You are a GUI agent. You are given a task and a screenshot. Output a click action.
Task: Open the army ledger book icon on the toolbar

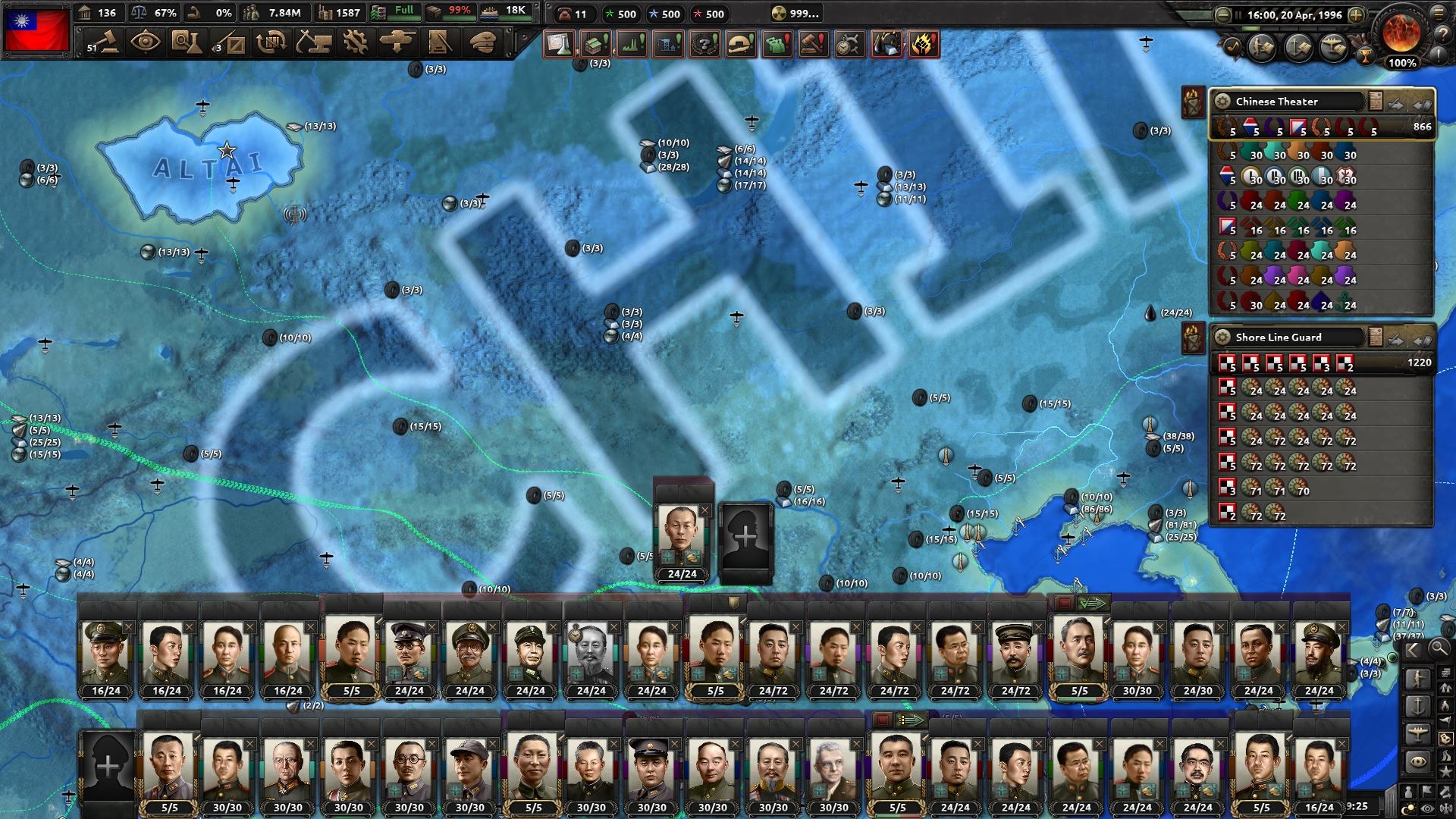coord(438,43)
